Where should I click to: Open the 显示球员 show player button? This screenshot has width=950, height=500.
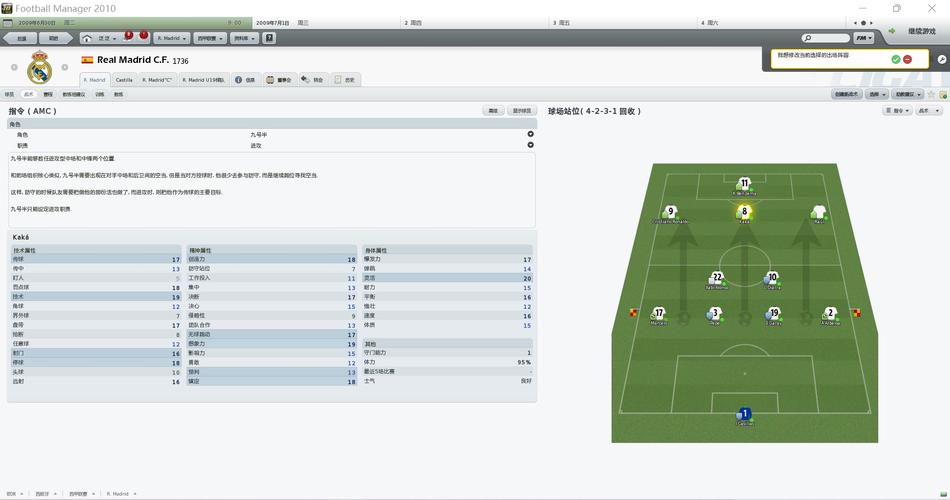click(x=521, y=111)
